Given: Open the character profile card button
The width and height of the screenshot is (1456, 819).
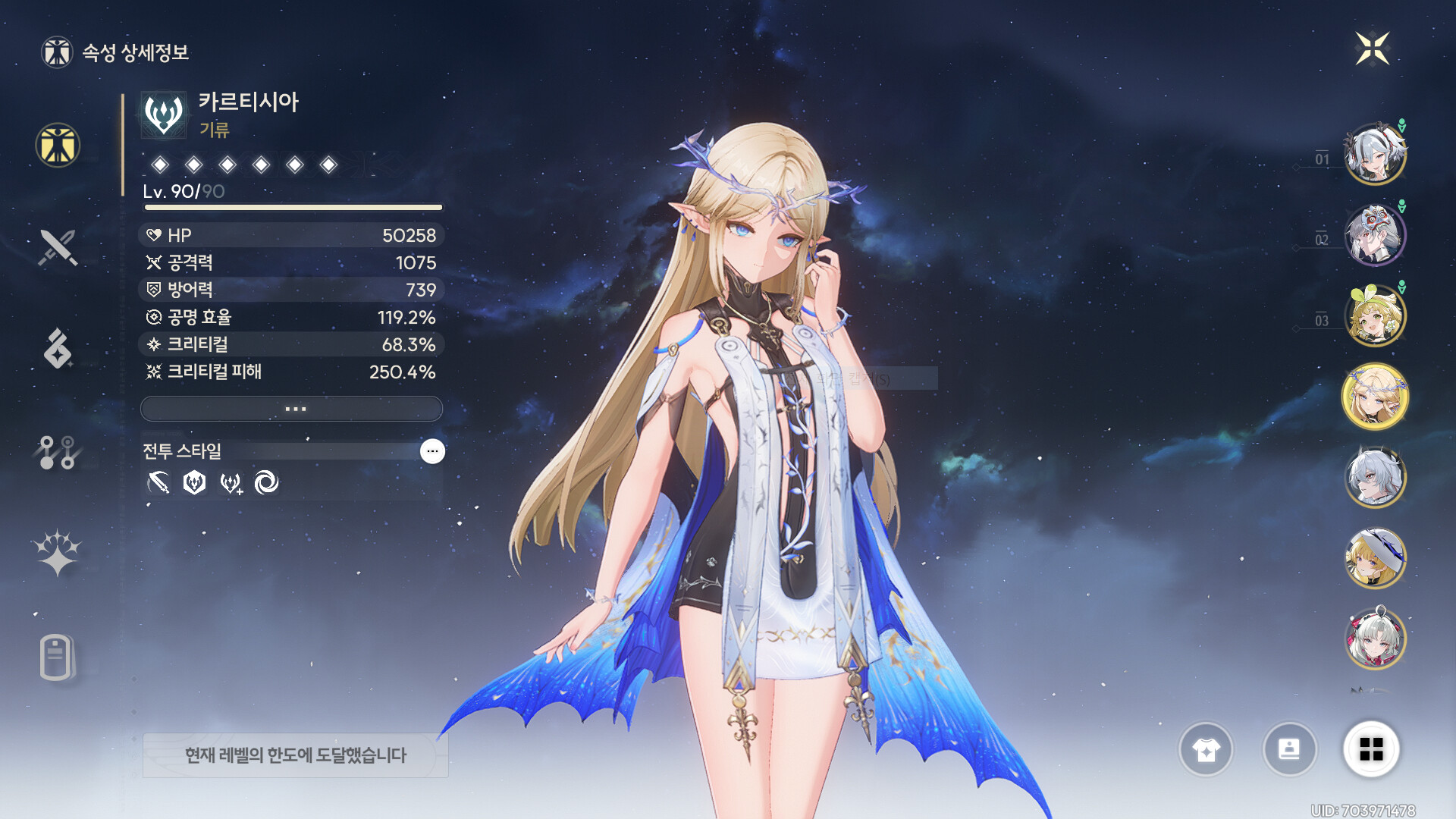Looking at the screenshot, I should (x=1289, y=750).
